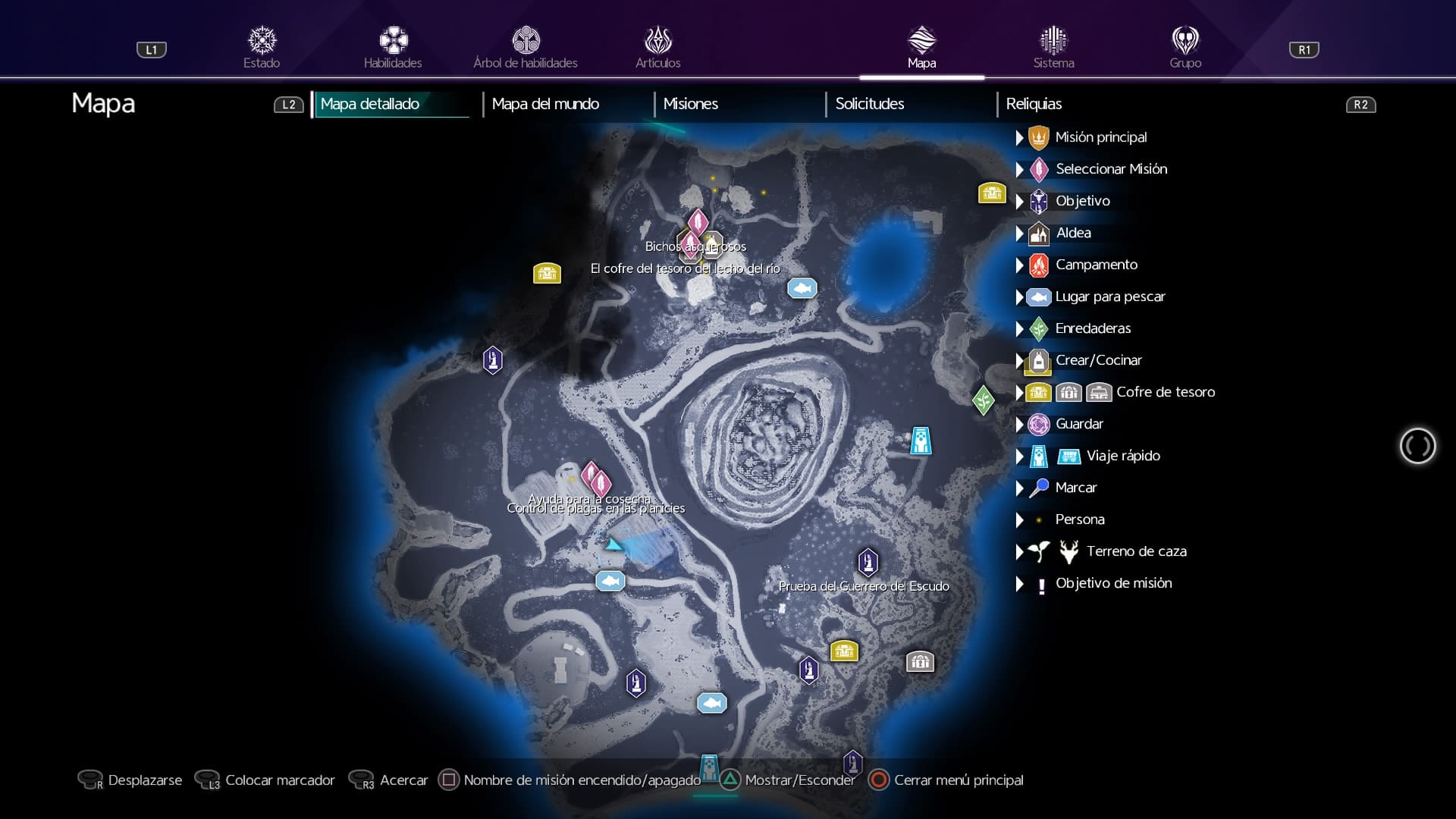Toggle the Misión principal legend entry

coord(1100,137)
